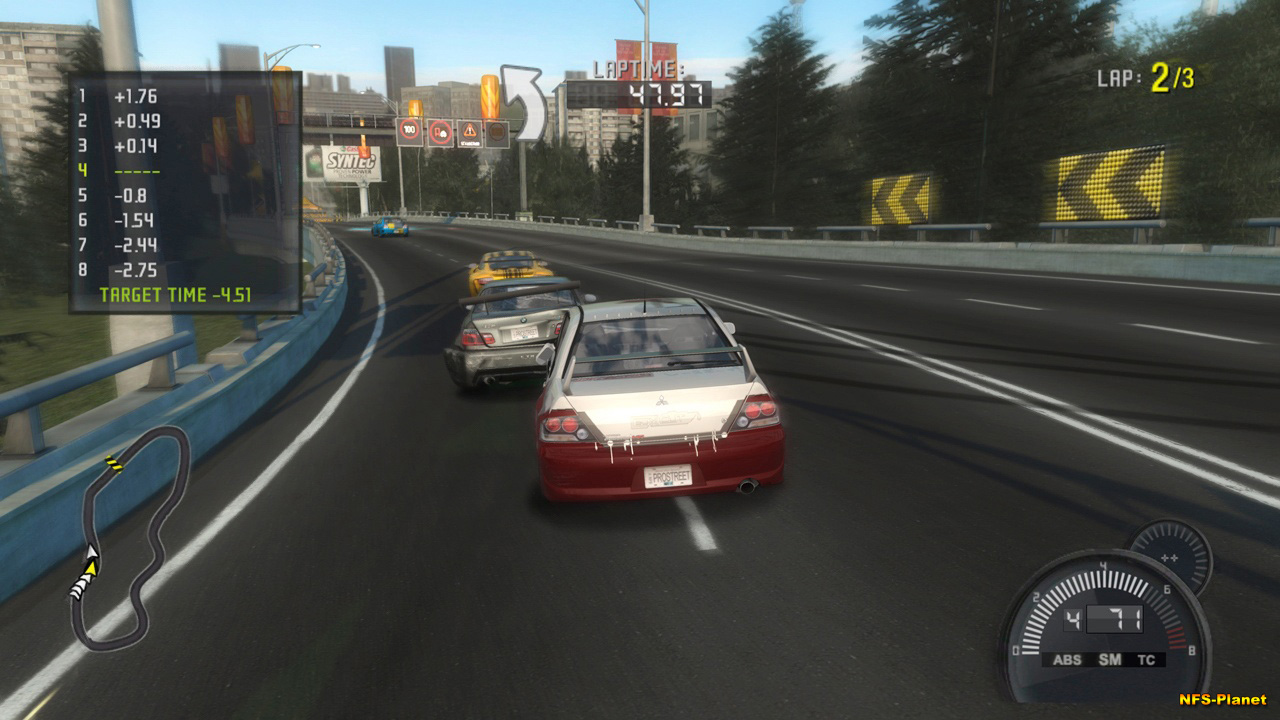Toggle the ABS indicator on the tachometer
Image resolution: width=1280 pixels, height=720 pixels.
1067,660
